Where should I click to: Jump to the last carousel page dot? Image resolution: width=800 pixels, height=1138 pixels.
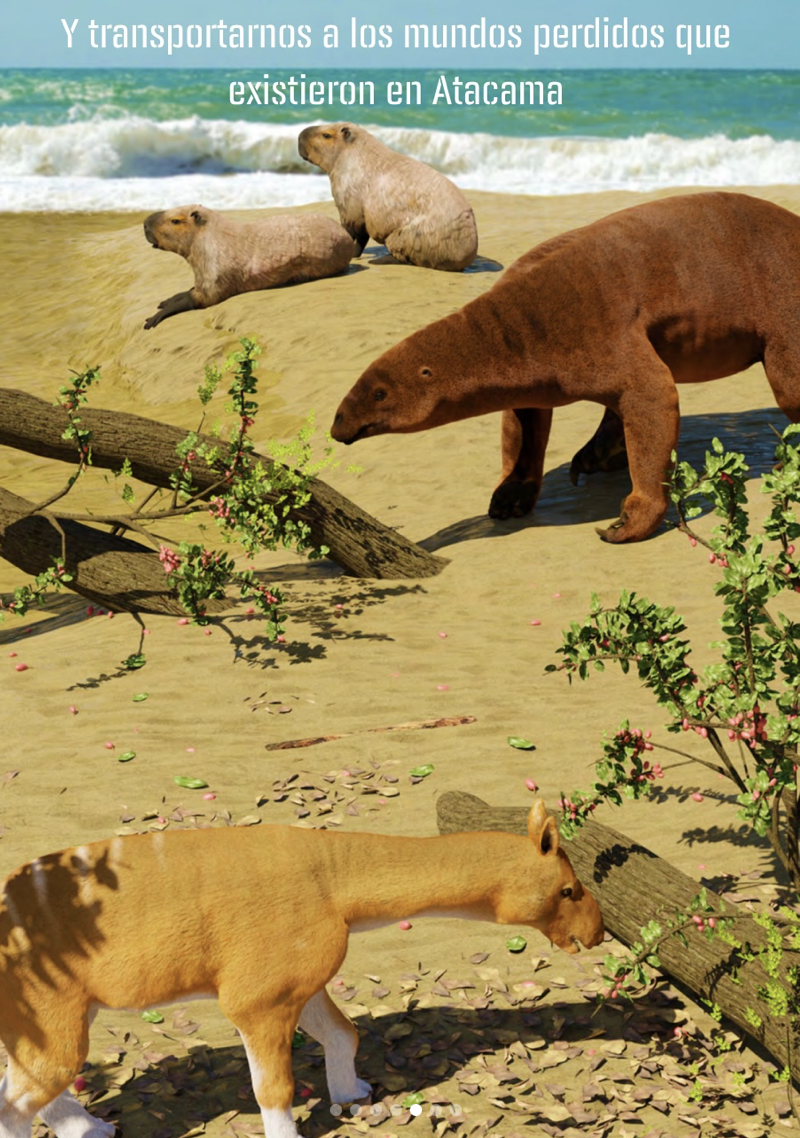(x=456, y=1110)
